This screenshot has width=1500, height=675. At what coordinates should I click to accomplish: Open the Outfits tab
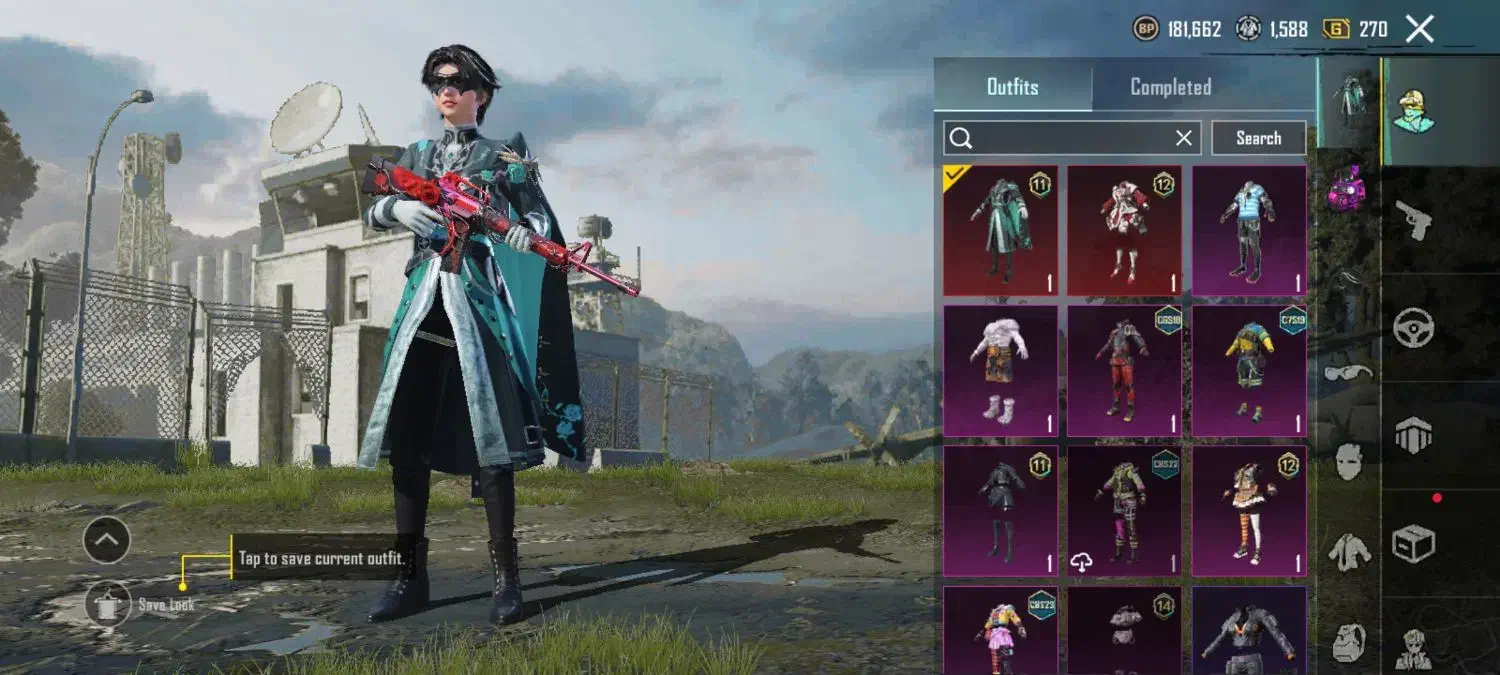tap(1012, 87)
